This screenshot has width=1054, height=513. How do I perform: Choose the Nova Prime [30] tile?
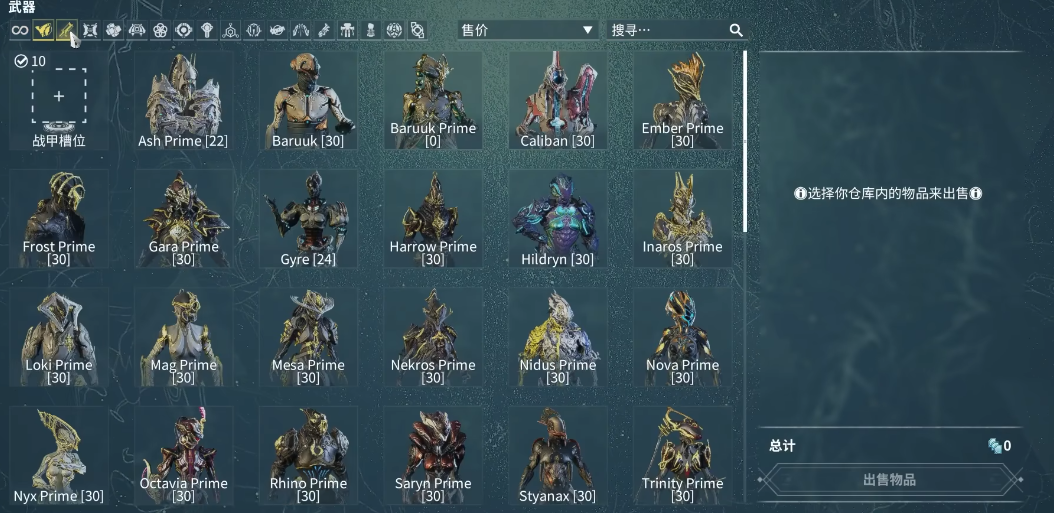point(682,336)
